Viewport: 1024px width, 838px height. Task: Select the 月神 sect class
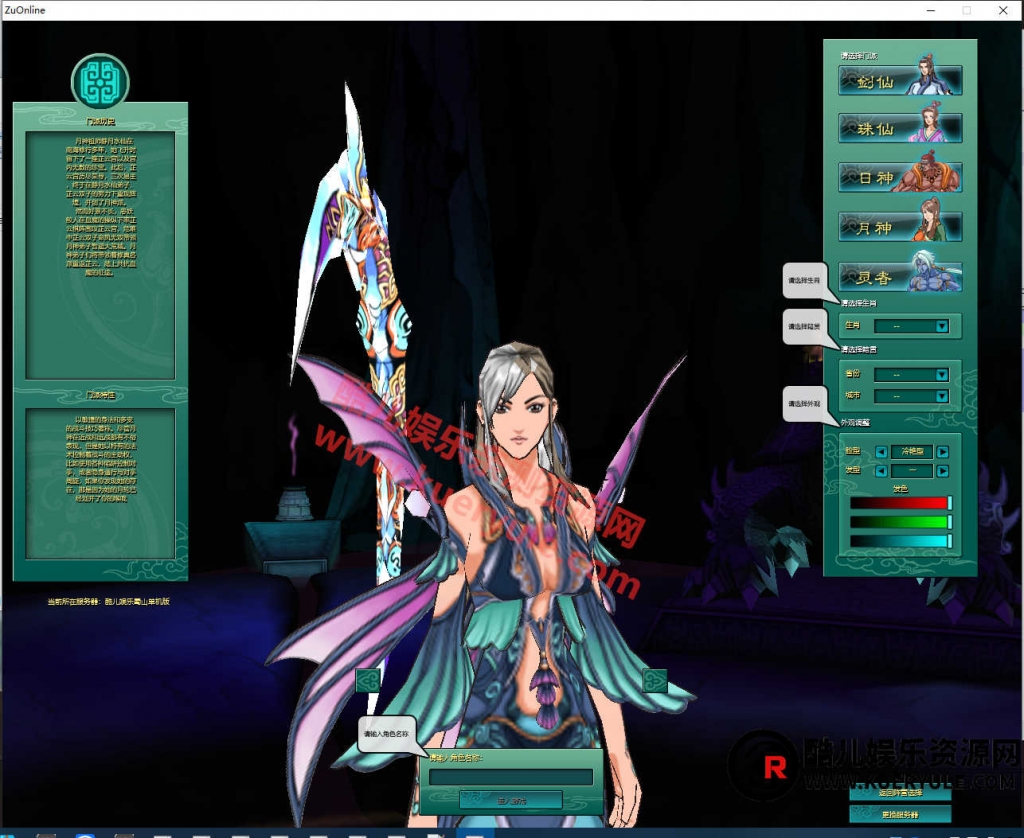(900, 227)
